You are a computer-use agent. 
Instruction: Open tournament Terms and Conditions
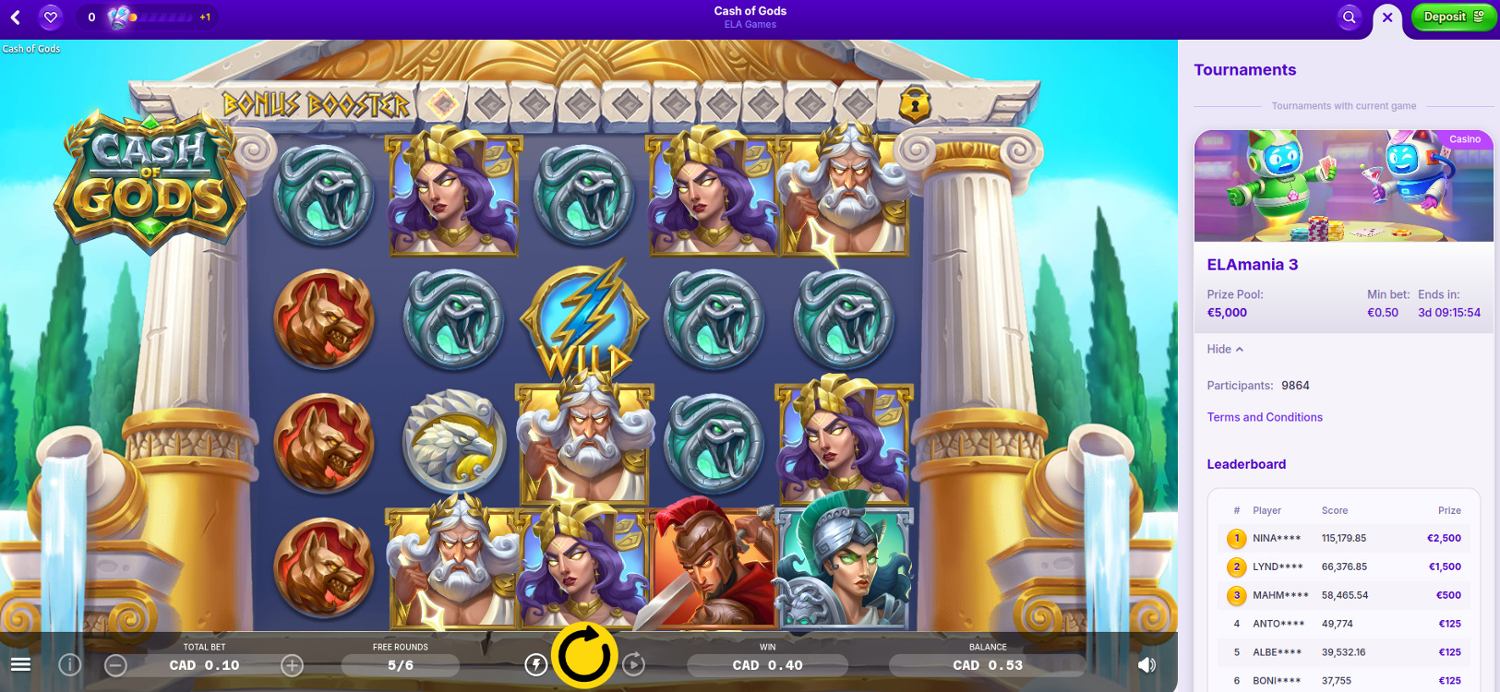[x=1264, y=417]
